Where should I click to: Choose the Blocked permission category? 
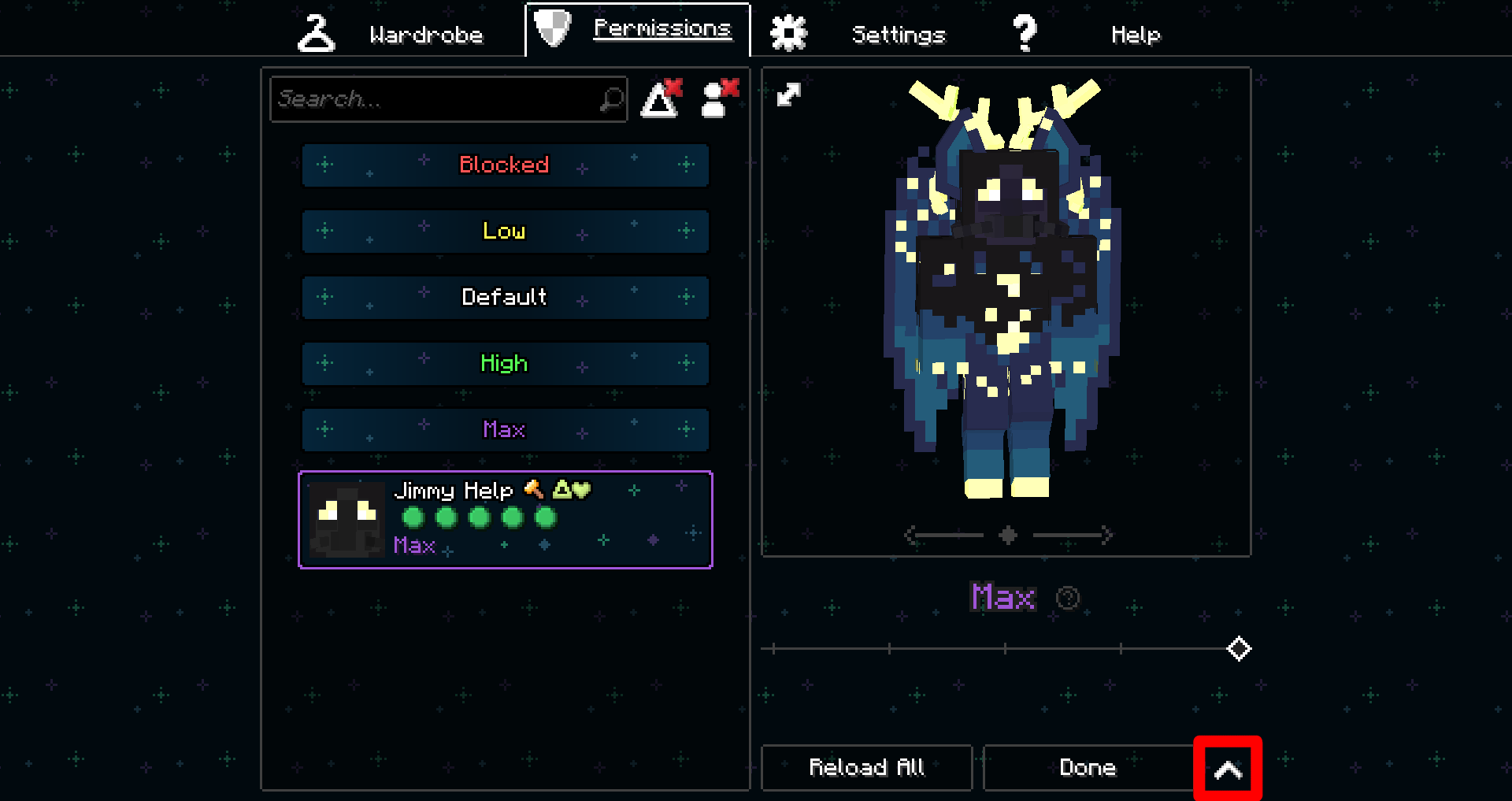505,165
